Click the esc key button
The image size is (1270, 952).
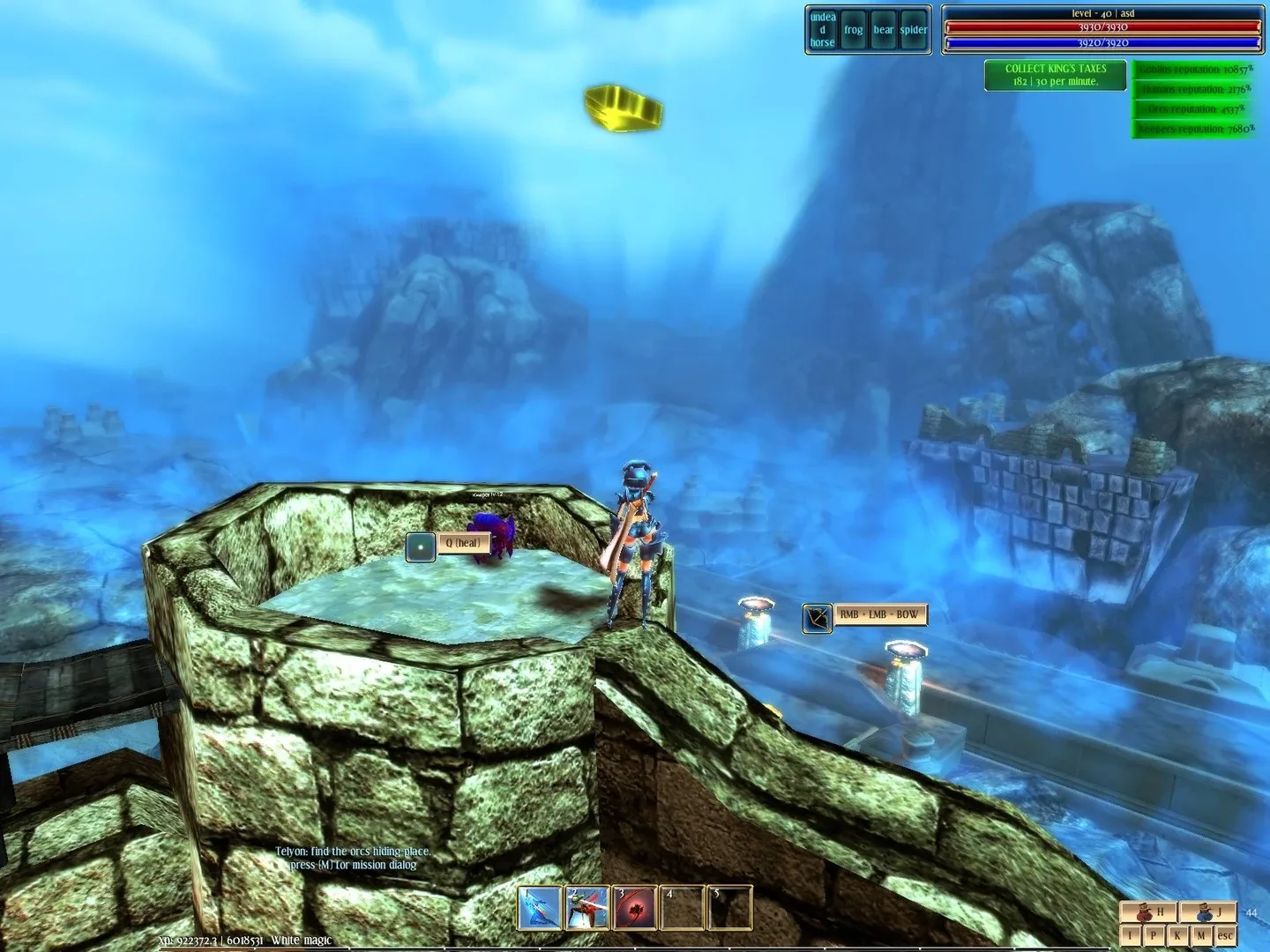click(x=1225, y=935)
